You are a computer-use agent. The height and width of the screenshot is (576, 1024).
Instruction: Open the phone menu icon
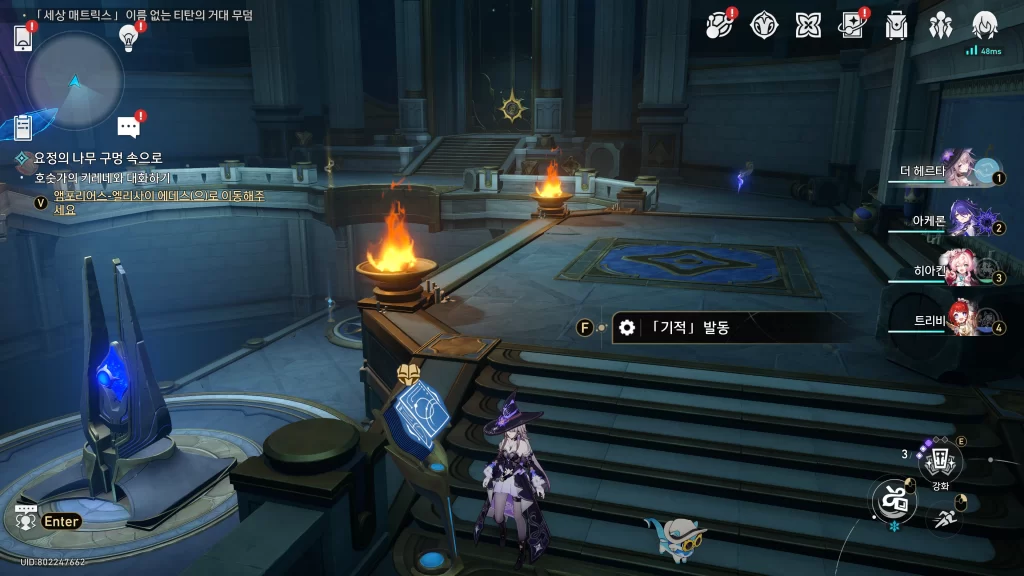(24, 38)
